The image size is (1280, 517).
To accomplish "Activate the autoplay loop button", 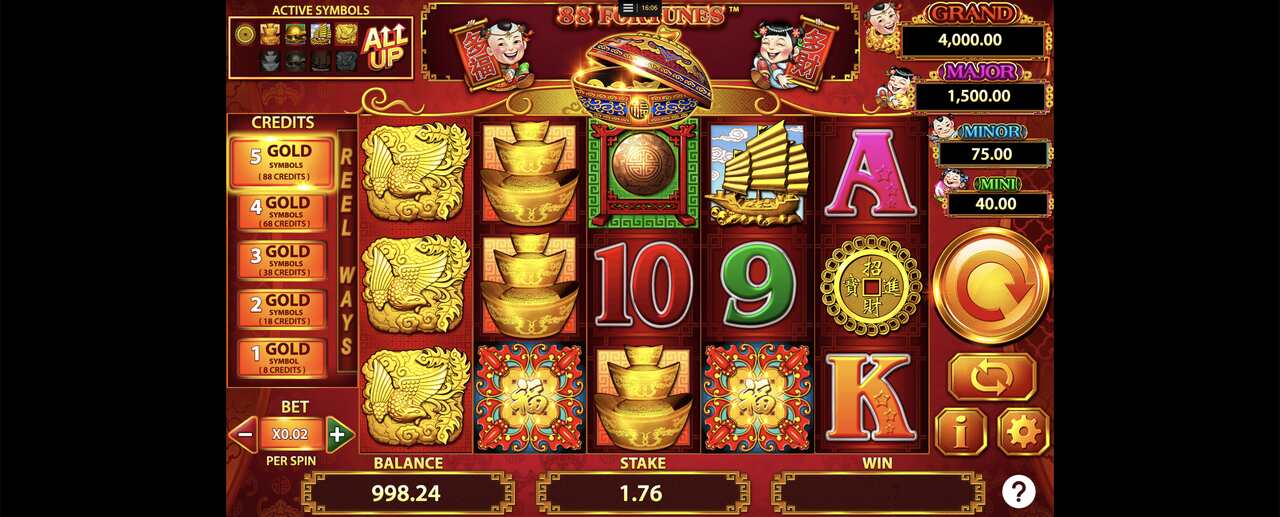I will tap(991, 377).
